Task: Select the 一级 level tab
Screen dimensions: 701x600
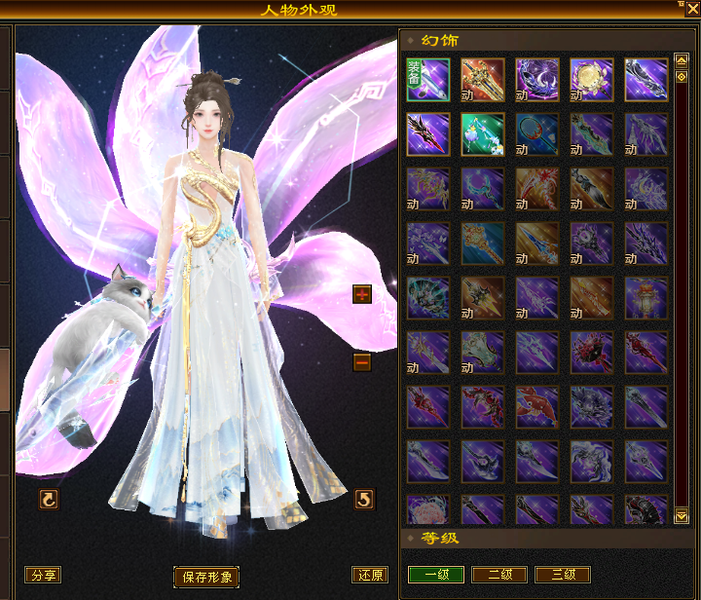Action: (435, 575)
